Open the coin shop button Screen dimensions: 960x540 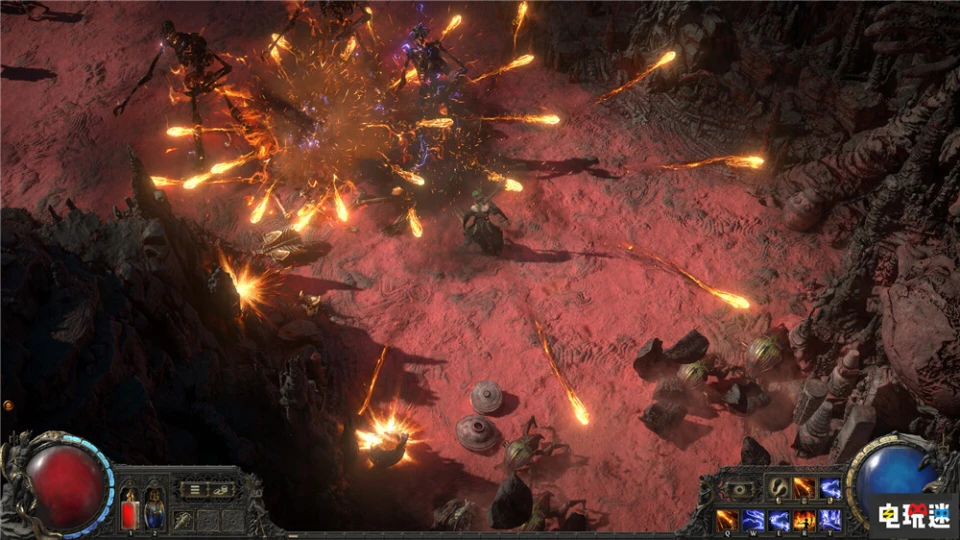220,489
